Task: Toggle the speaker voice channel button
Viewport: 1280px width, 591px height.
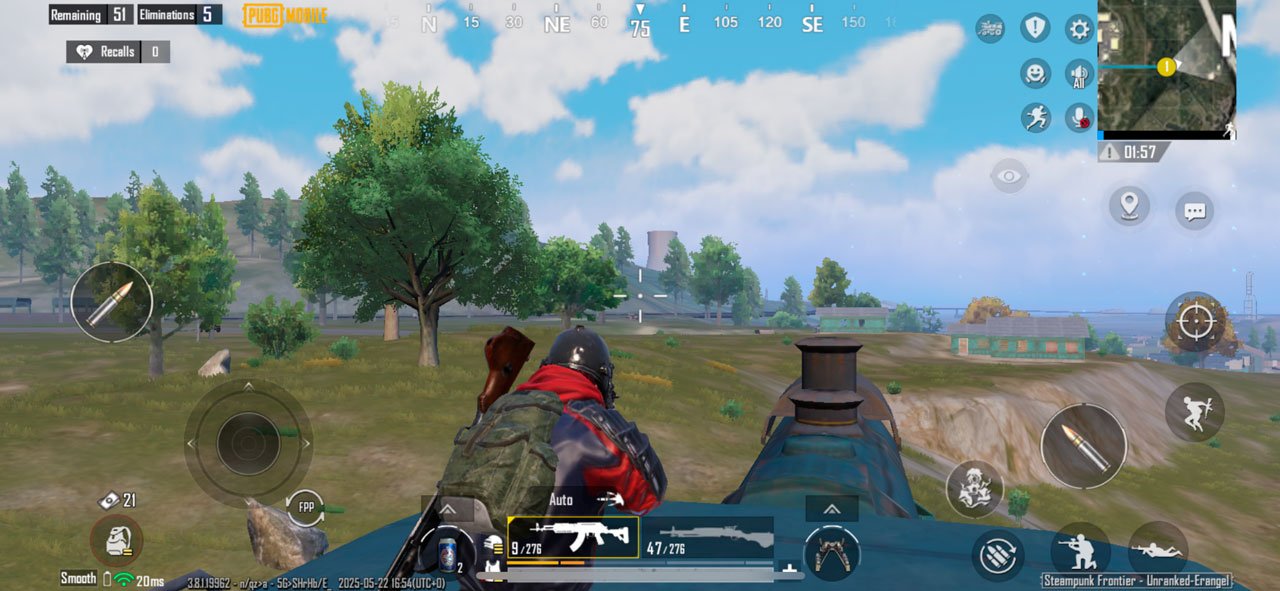Action: pos(1079,74)
